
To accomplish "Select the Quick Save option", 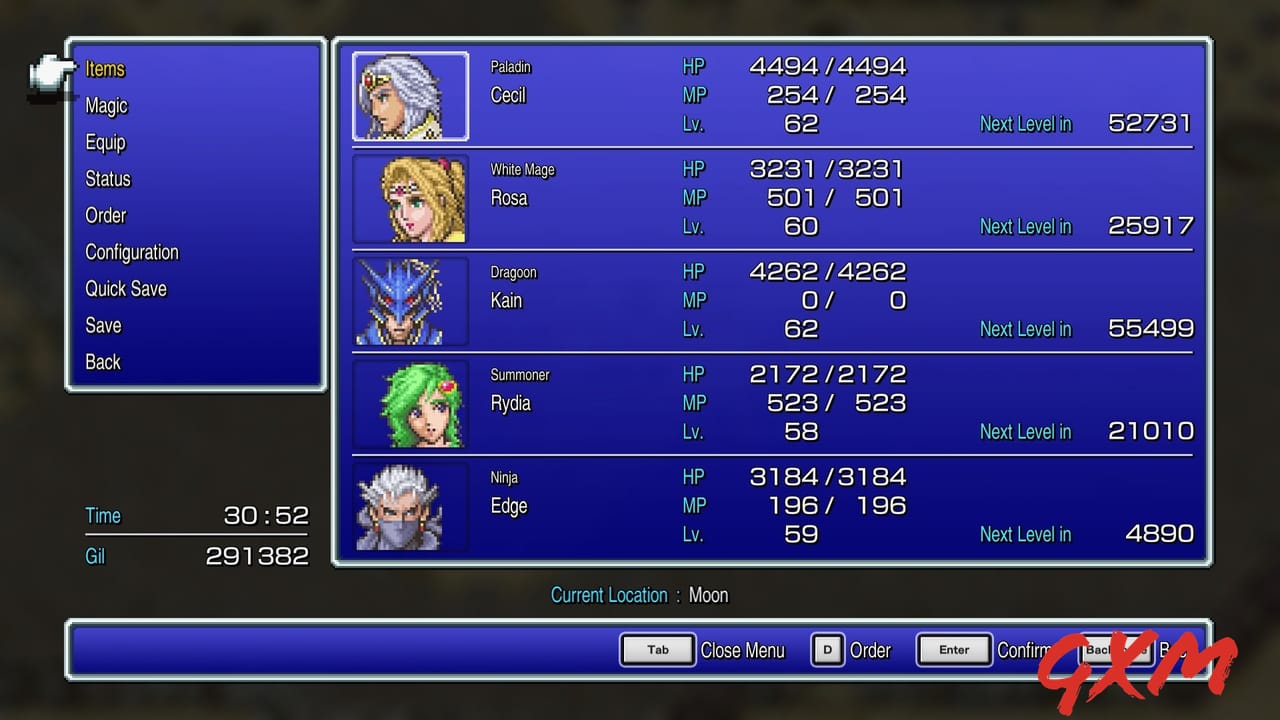I will (x=125, y=288).
